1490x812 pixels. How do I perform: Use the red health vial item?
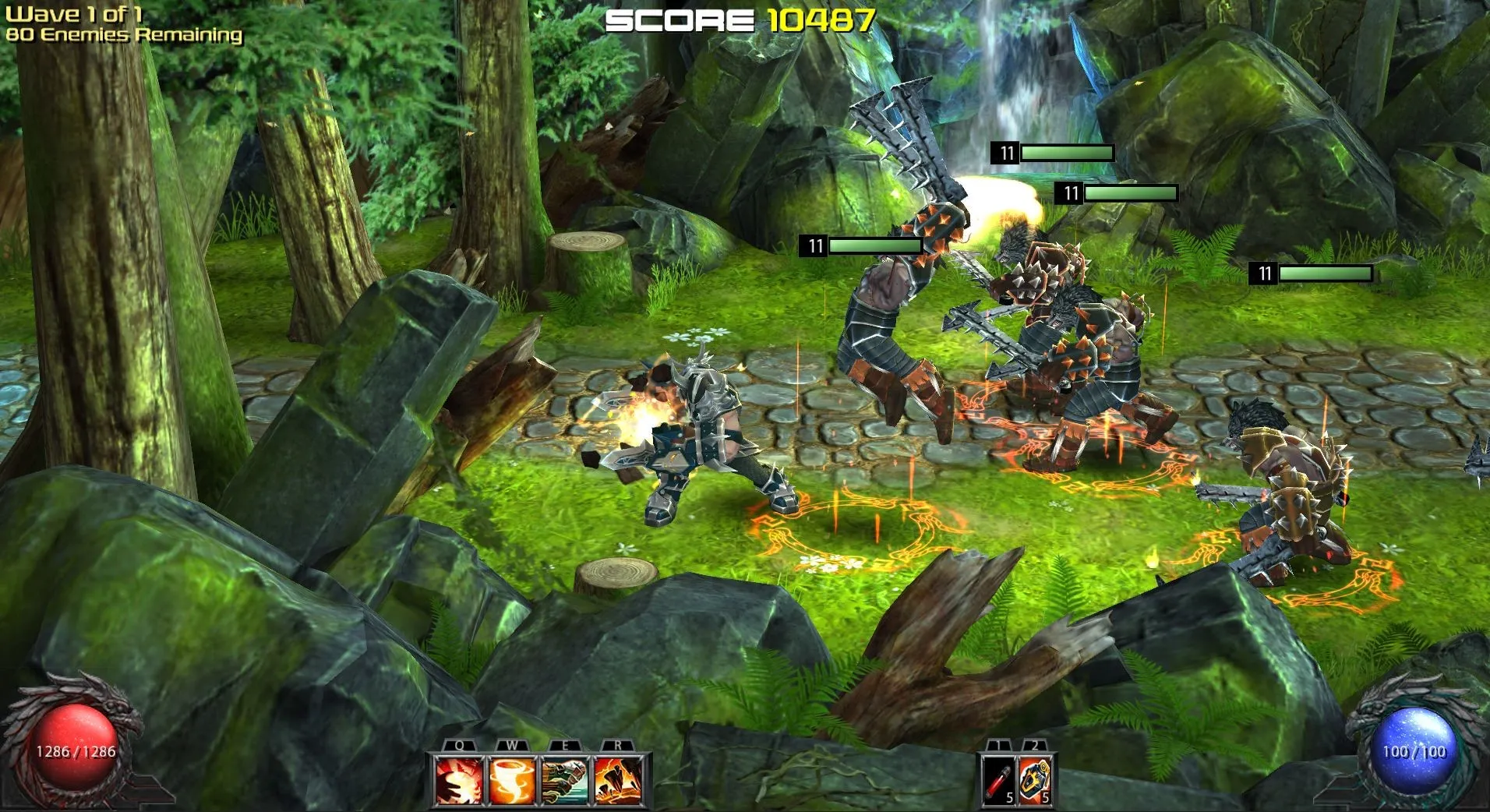click(1000, 779)
